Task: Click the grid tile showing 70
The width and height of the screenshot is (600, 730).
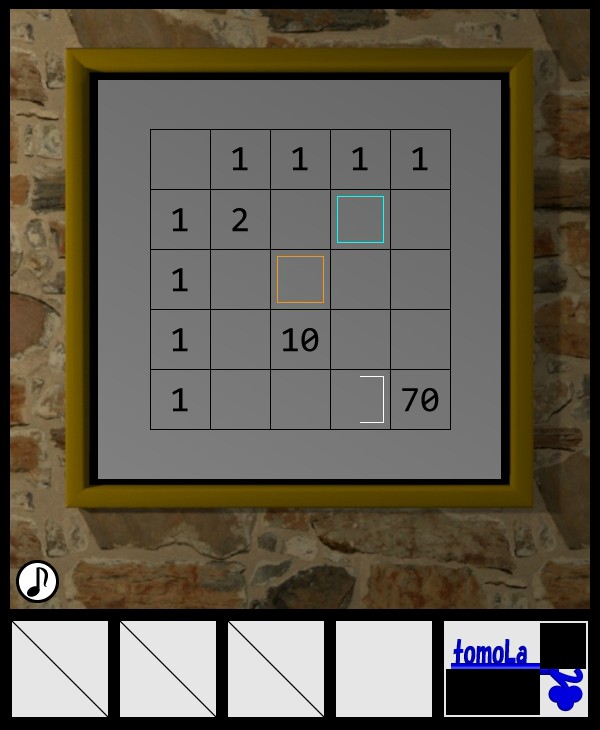Action: tap(420, 400)
